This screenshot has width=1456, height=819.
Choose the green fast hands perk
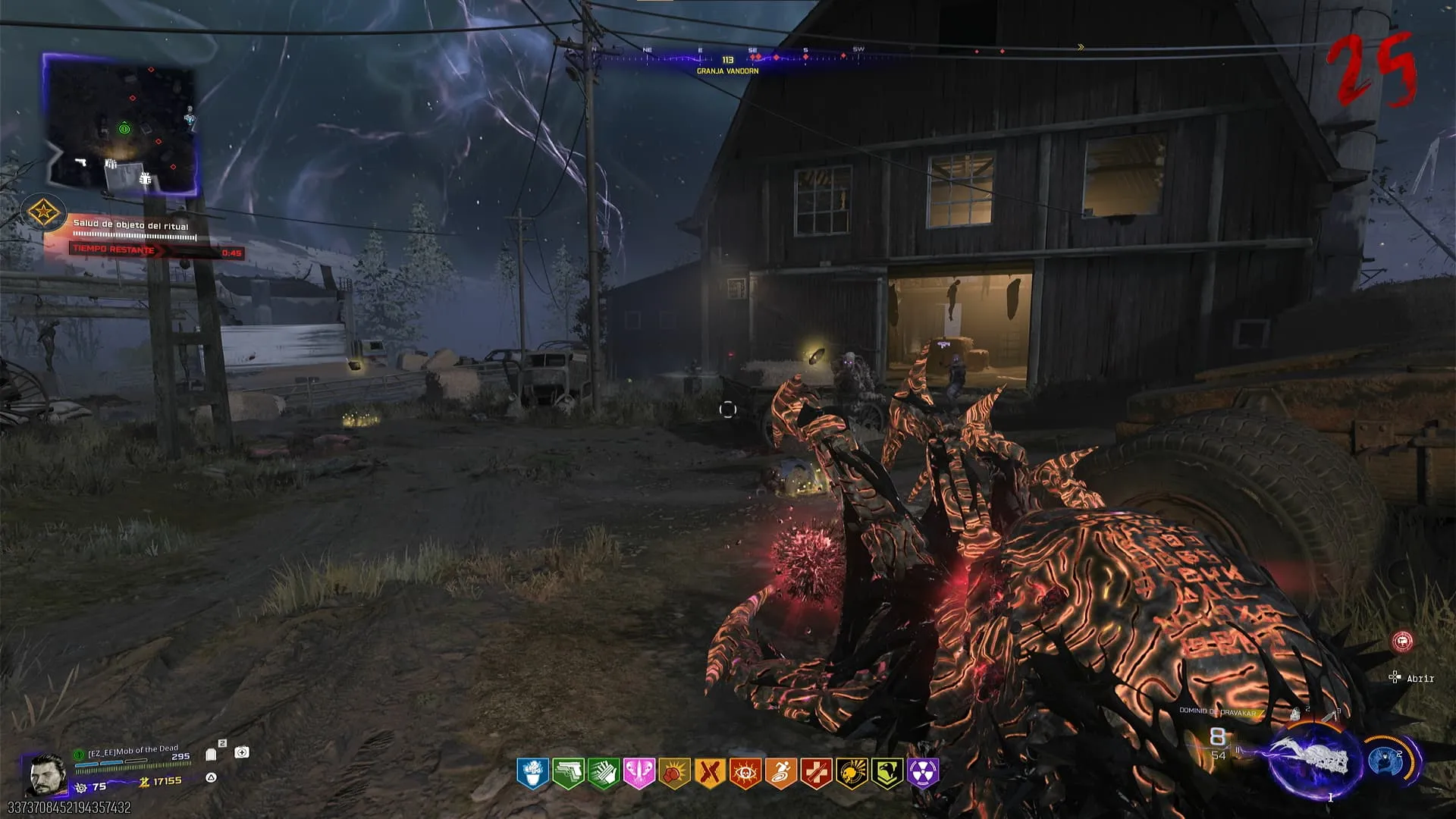604,773
